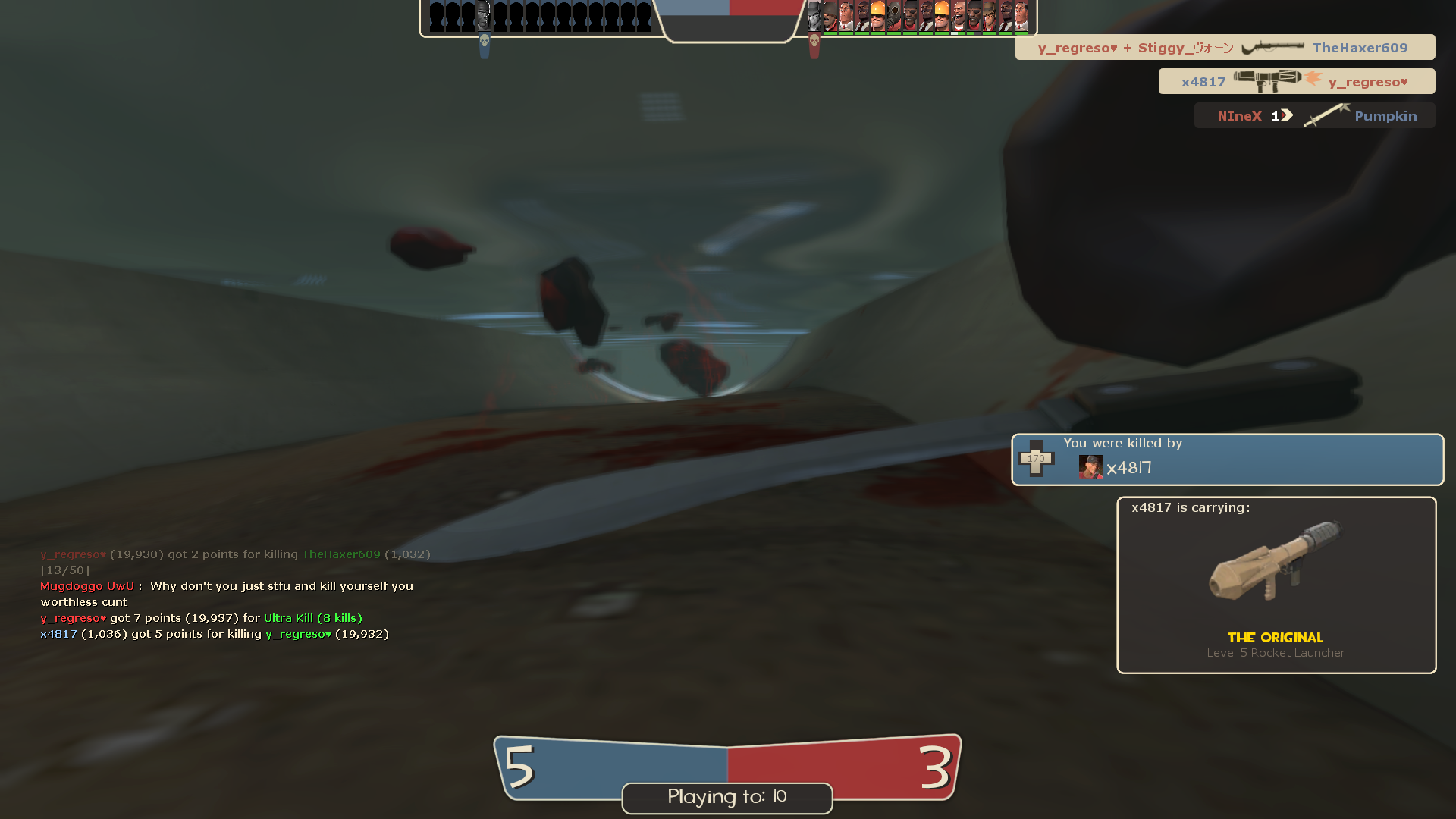The width and height of the screenshot is (1456, 819).
Task: Click the killer x4817 portrait
Action: 1090,466
